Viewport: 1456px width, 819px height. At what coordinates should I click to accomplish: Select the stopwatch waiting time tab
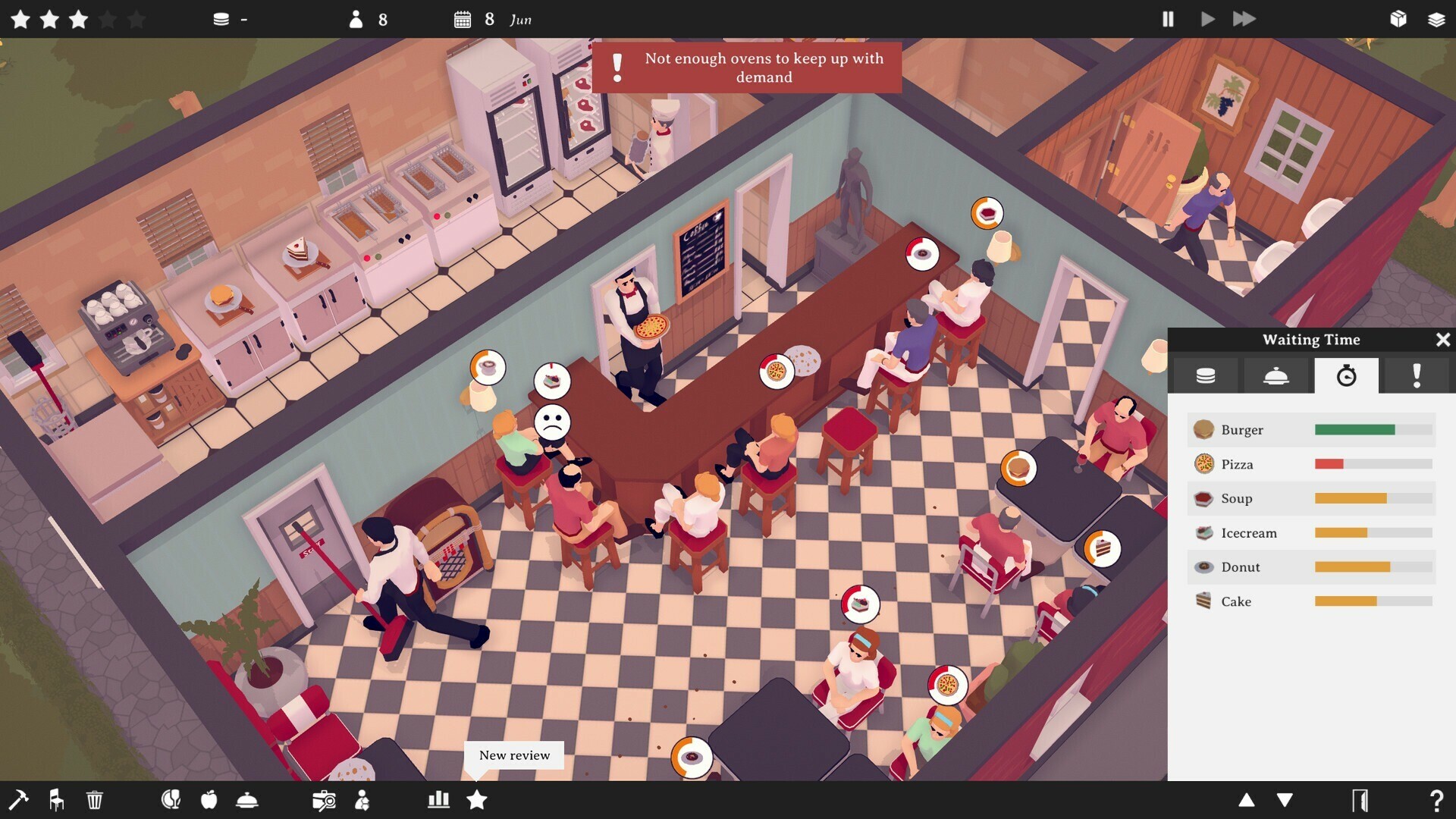pos(1346,375)
